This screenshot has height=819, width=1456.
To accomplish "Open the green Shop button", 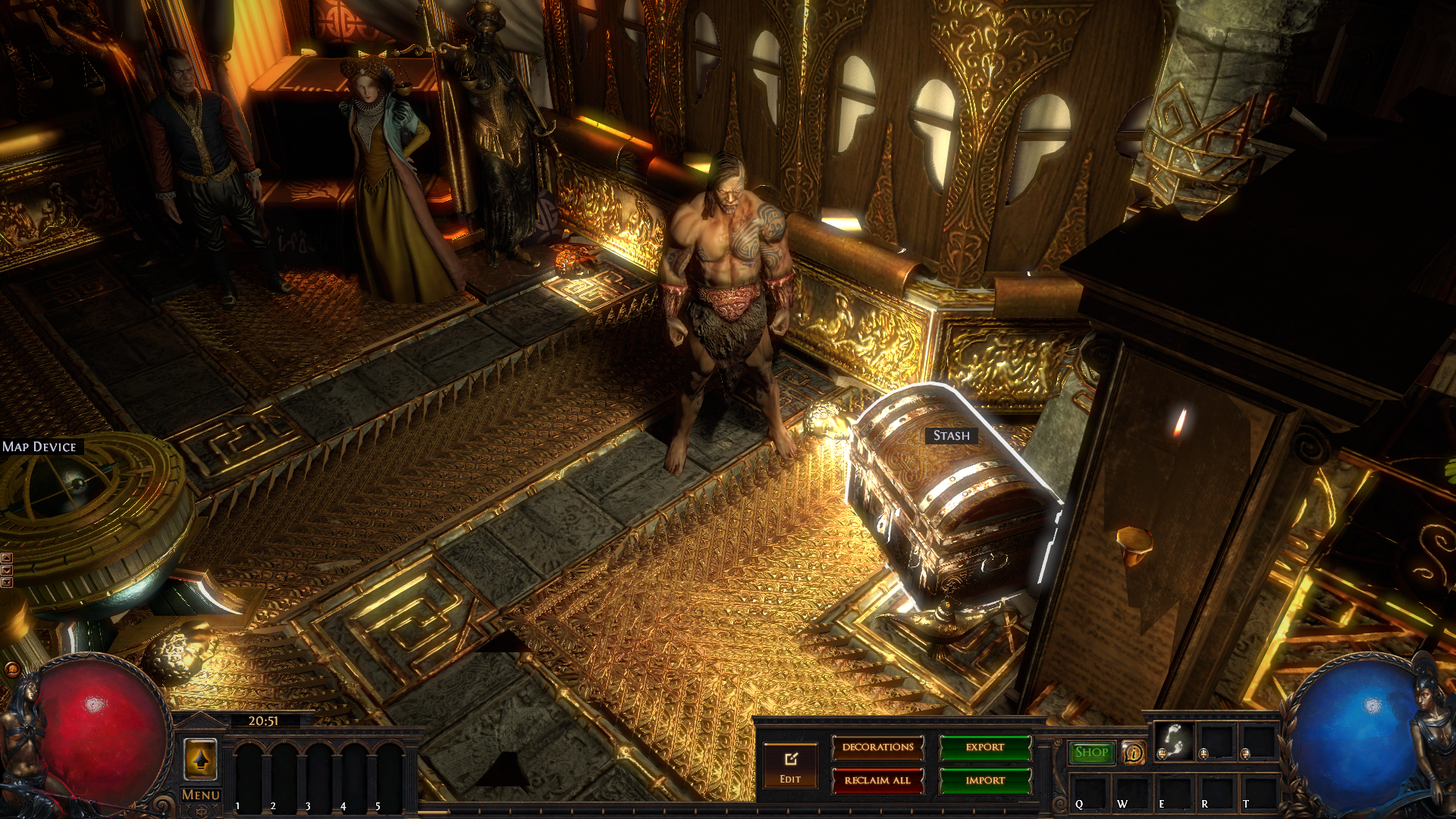I will 1091,752.
